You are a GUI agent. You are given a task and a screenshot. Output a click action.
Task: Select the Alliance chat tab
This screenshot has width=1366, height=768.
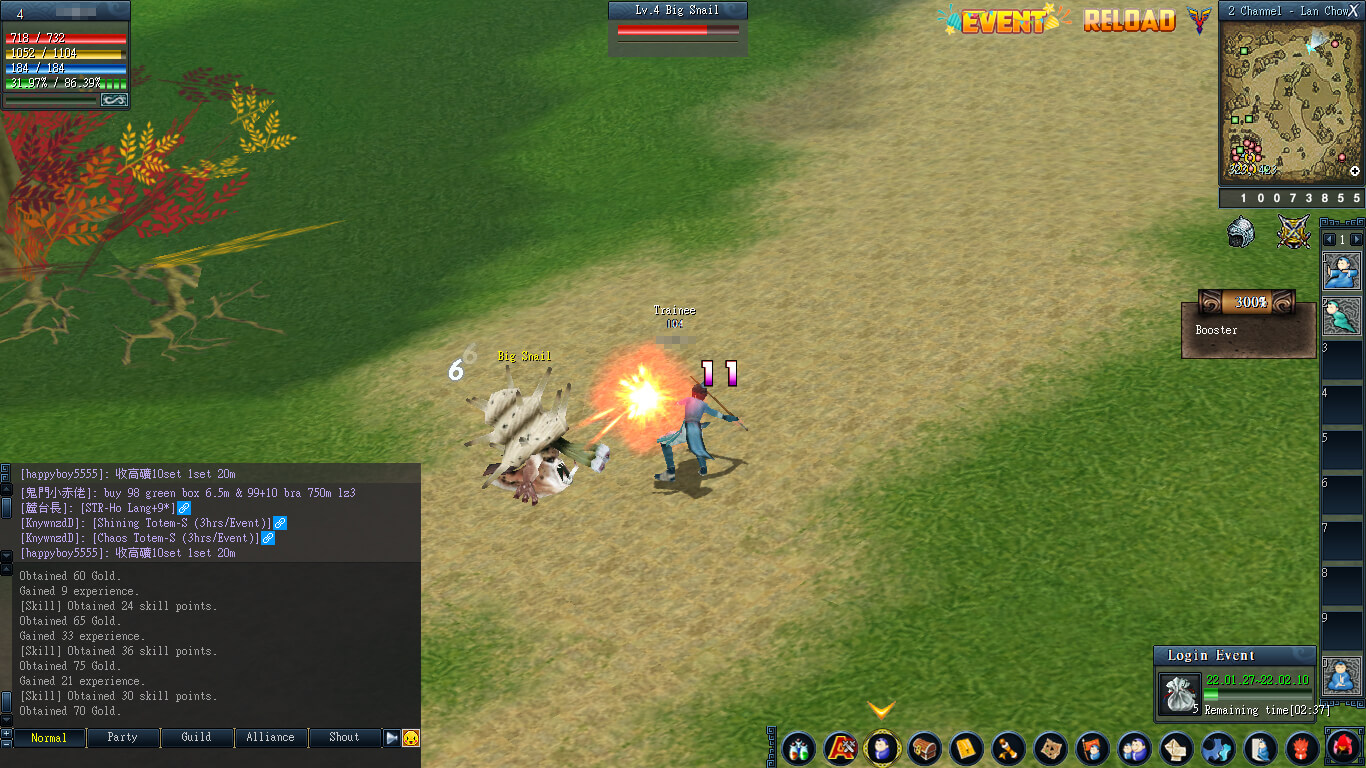click(x=270, y=738)
